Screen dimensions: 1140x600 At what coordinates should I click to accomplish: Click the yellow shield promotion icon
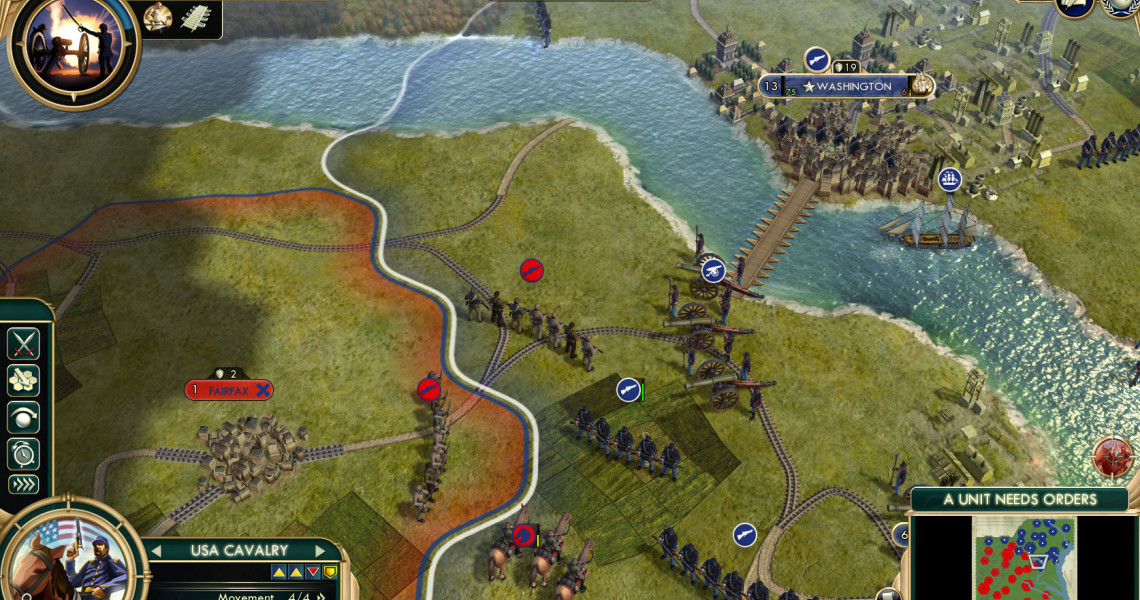[x=329, y=572]
